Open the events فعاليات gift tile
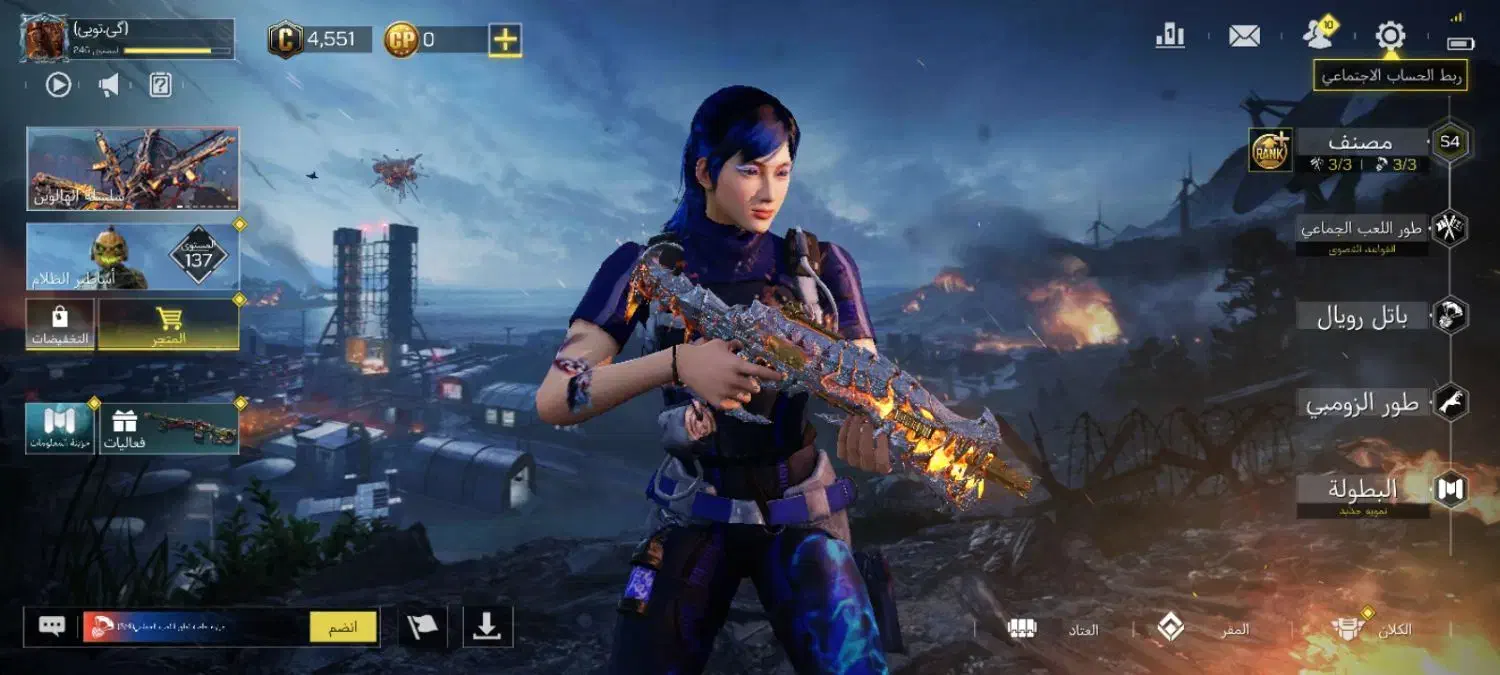Viewport: 1500px width, 675px height. point(167,428)
